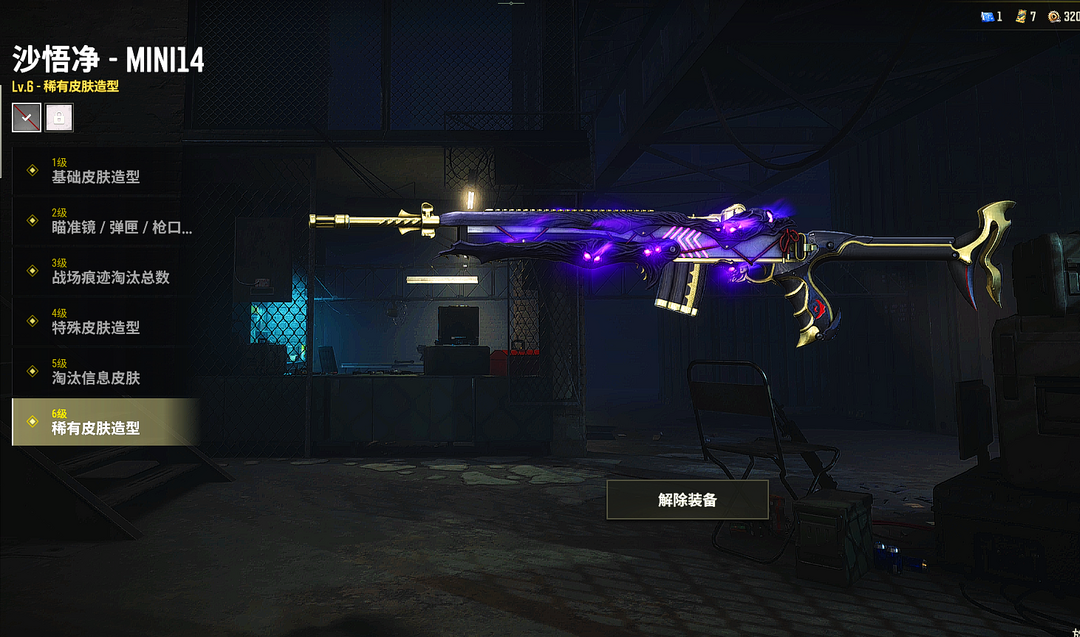
Task: Click the round G-coin currency icon
Action: coord(1054,17)
